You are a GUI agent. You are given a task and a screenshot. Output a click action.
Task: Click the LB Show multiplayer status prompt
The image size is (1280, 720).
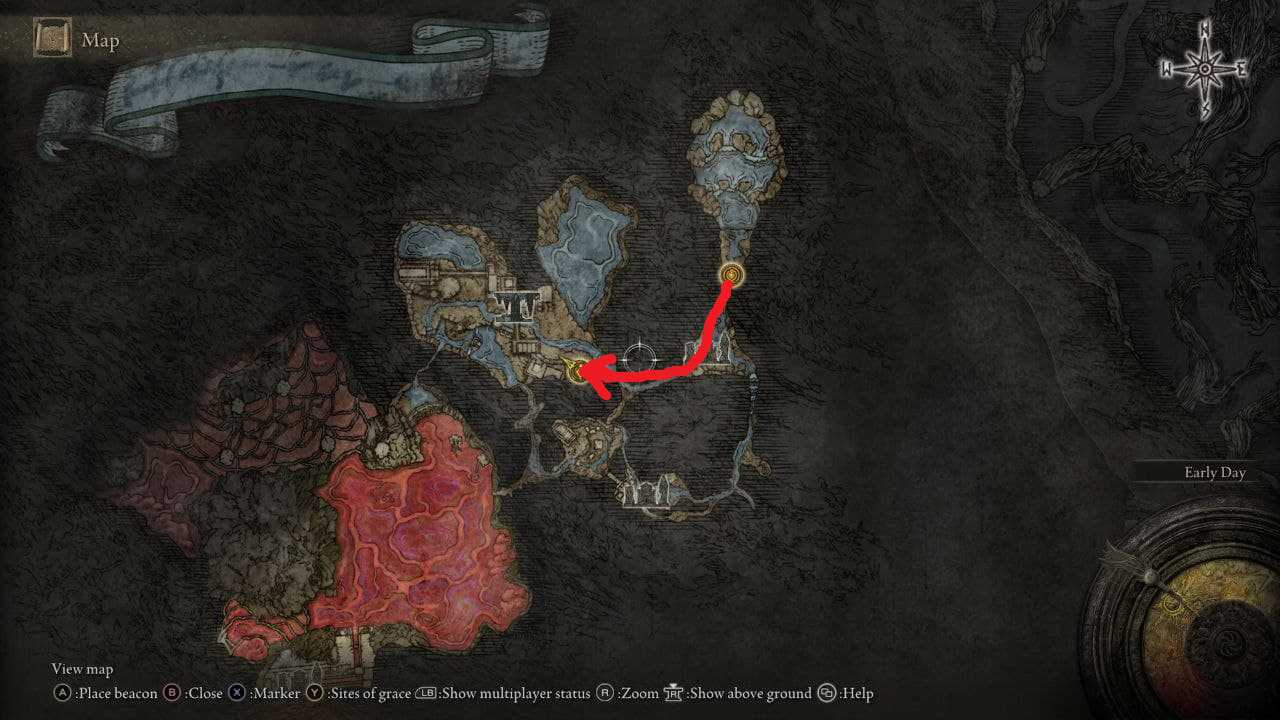point(426,693)
